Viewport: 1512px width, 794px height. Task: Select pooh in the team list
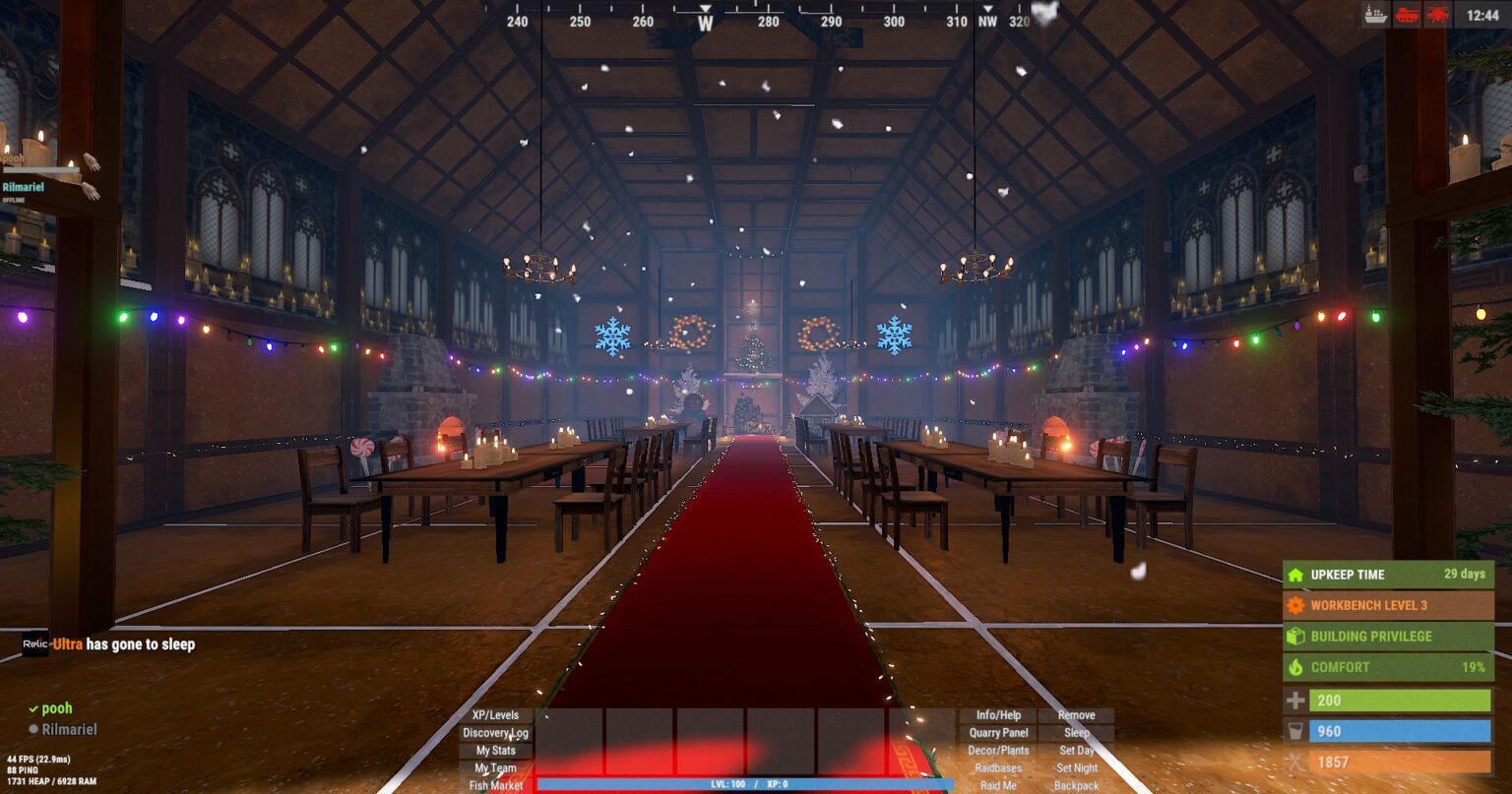point(56,708)
